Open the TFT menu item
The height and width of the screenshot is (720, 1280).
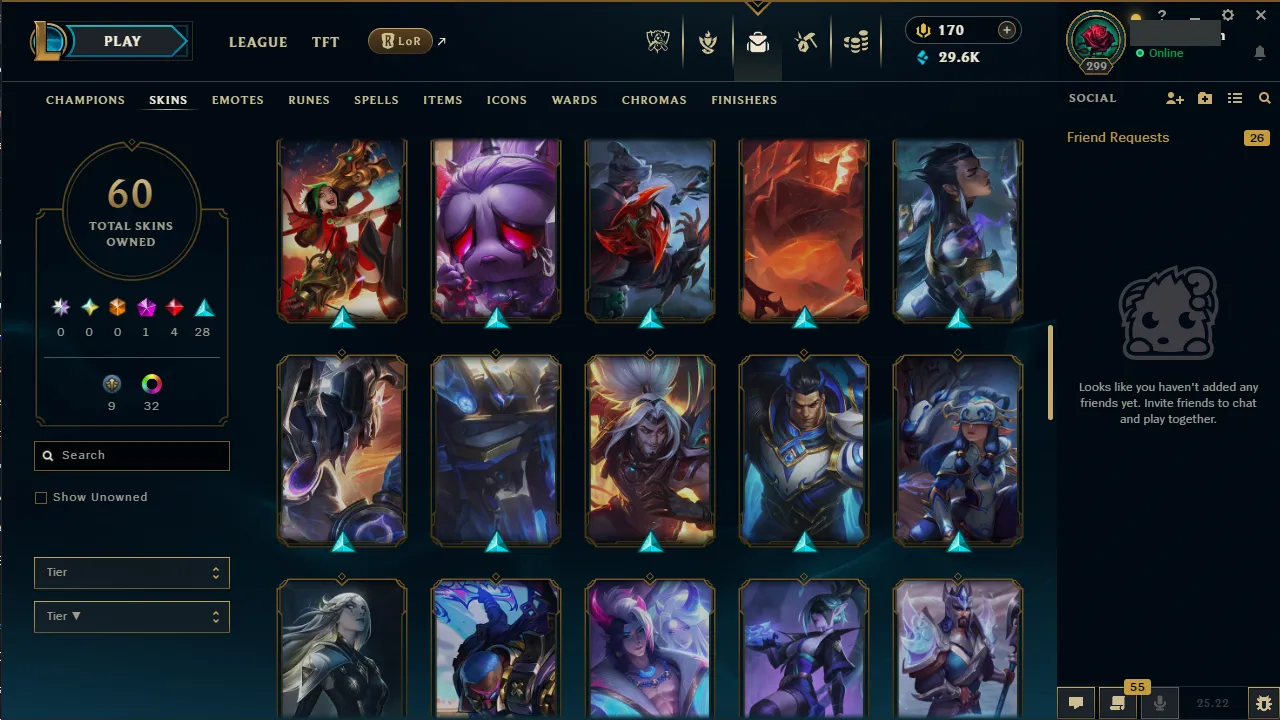(x=325, y=42)
